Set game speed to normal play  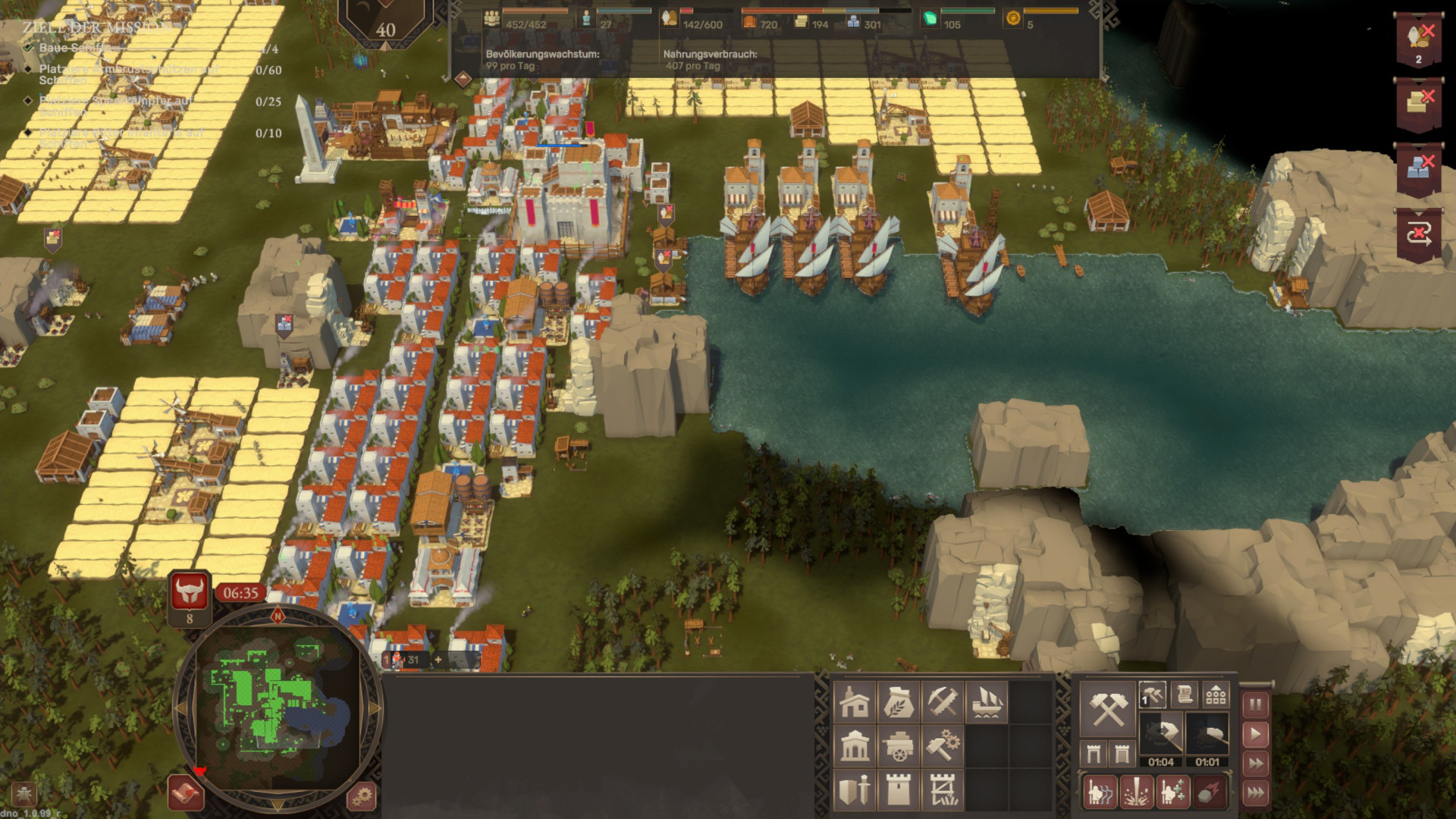point(1256,734)
